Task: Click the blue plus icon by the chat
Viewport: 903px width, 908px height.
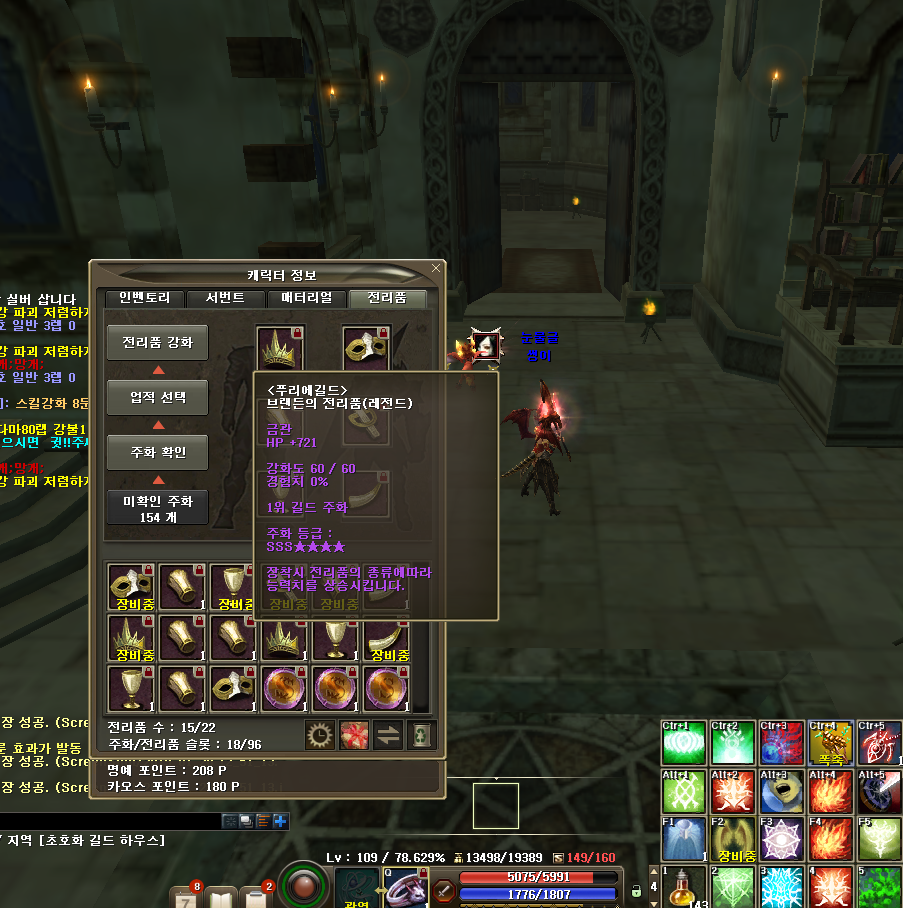Action: (280, 821)
